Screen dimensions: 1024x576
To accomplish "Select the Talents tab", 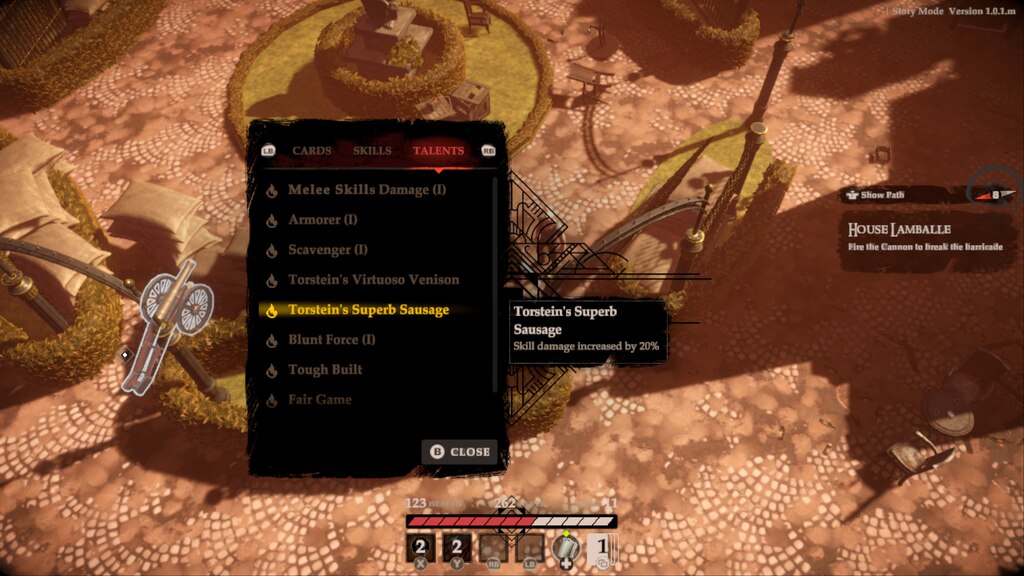I will click(438, 151).
